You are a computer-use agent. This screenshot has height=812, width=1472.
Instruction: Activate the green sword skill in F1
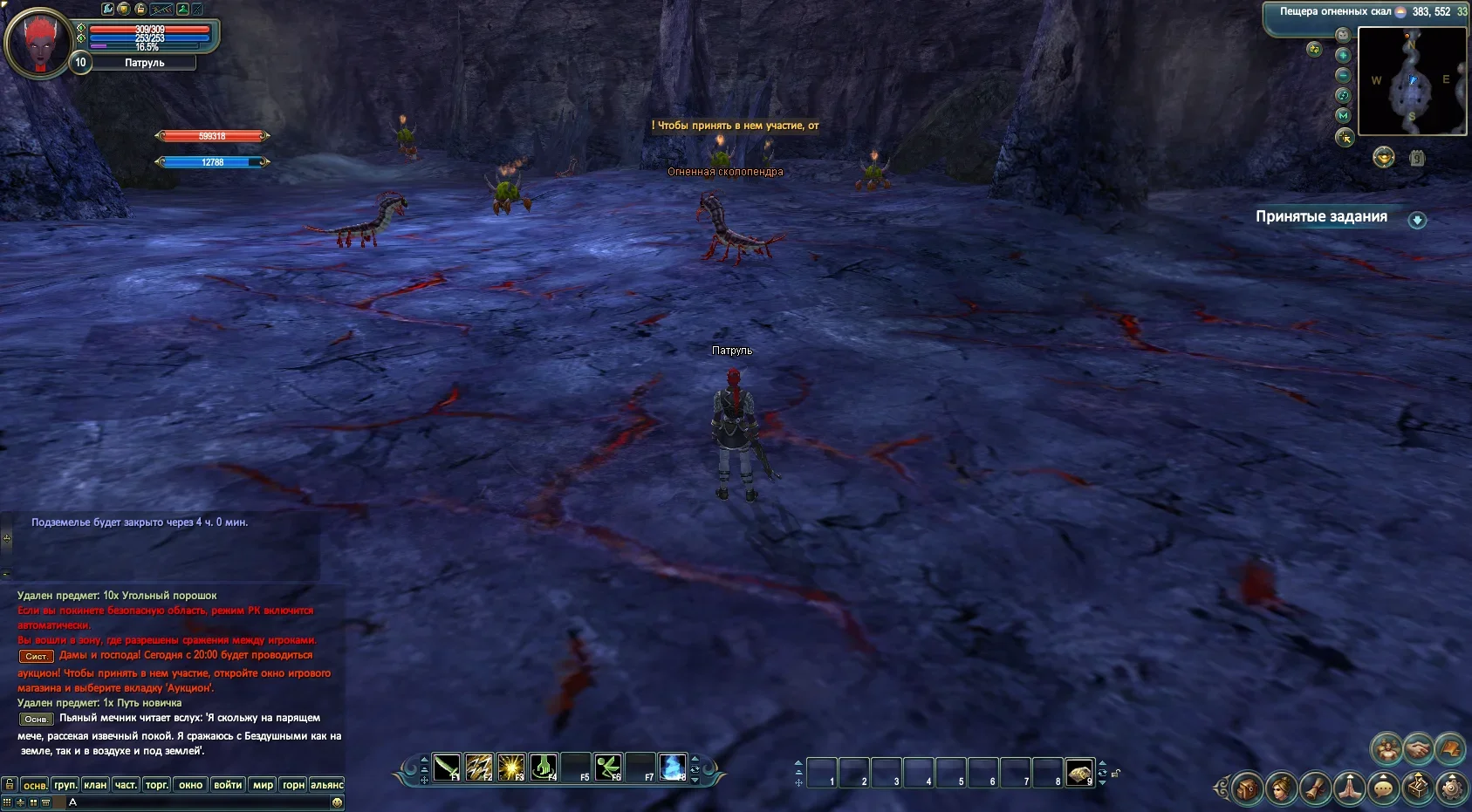pos(447,768)
